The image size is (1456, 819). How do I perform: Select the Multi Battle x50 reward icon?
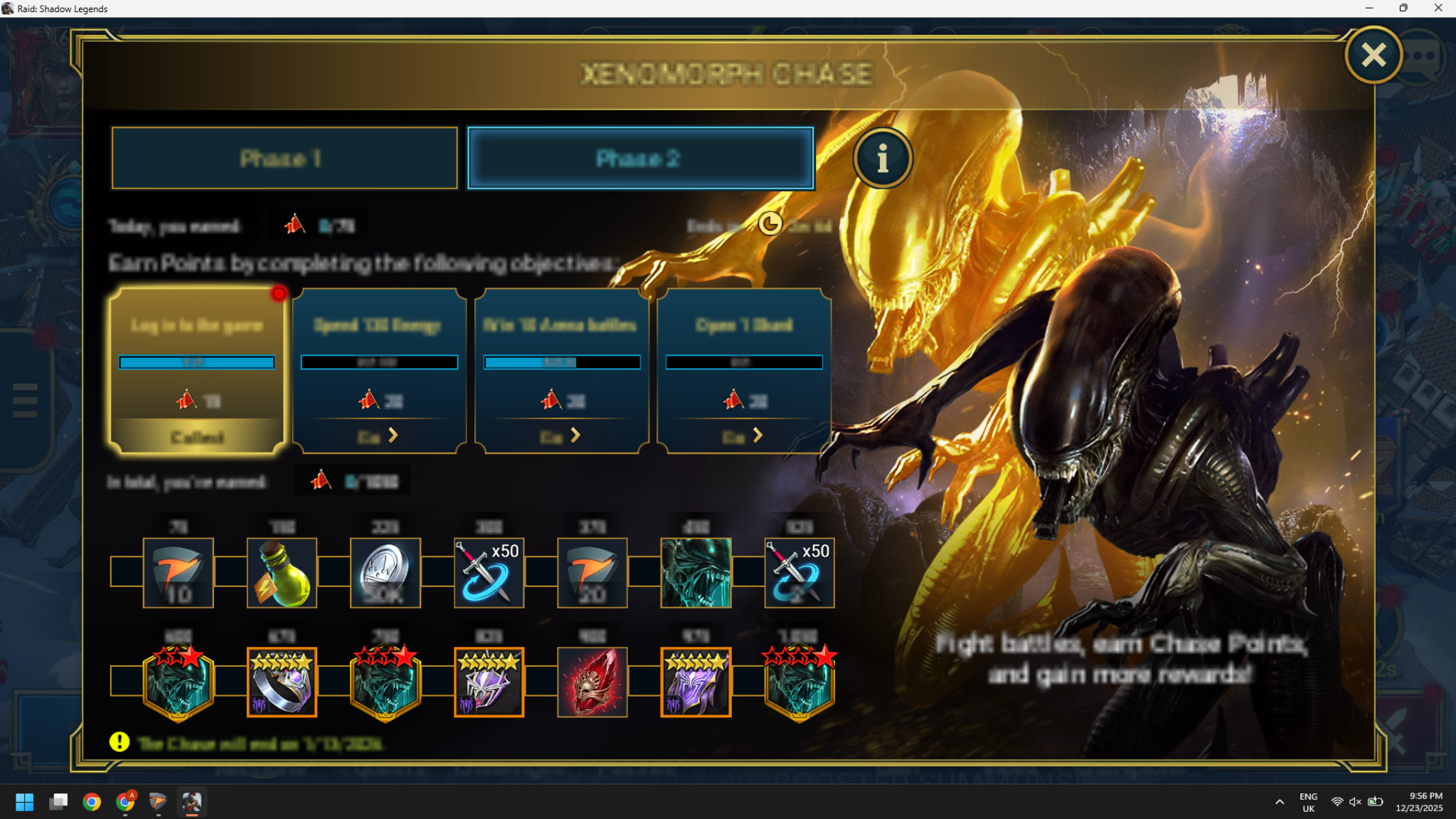click(x=488, y=573)
